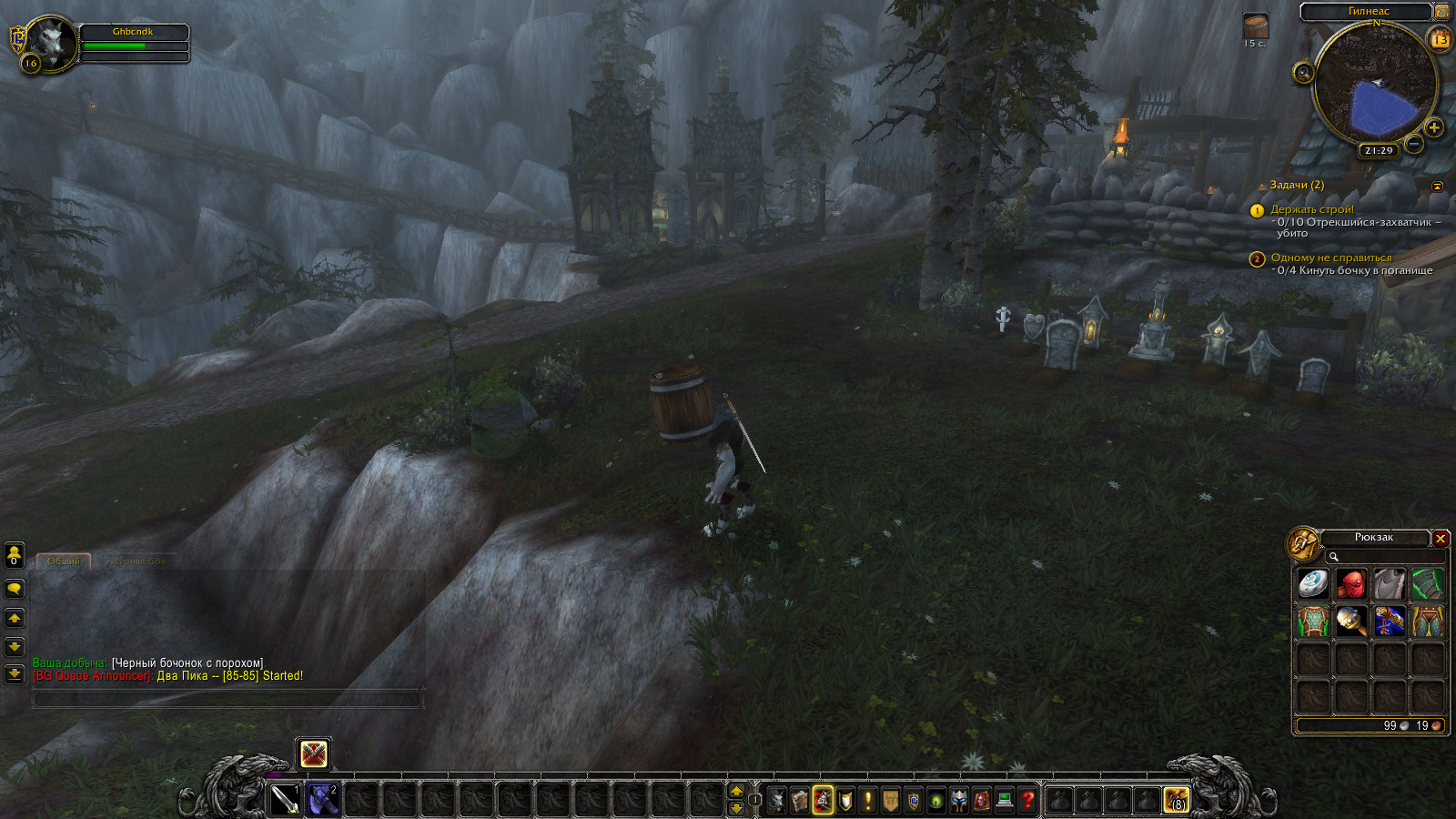This screenshot has width=1456, height=819.
Task: Select the spiked mace in the bag
Action: (1351, 622)
